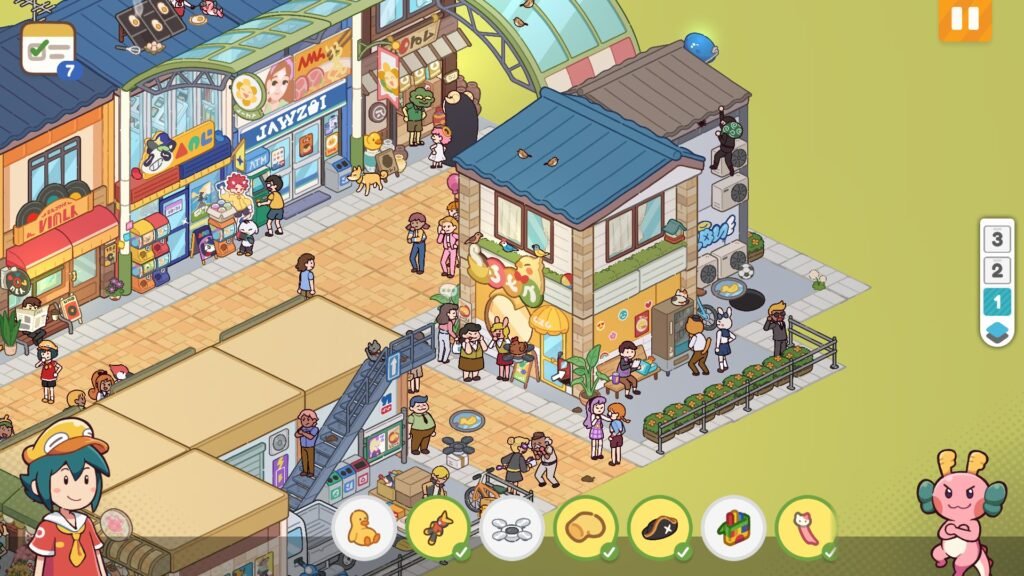Switch to floor 3
This screenshot has width=1024, height=576.
point(995,240)
